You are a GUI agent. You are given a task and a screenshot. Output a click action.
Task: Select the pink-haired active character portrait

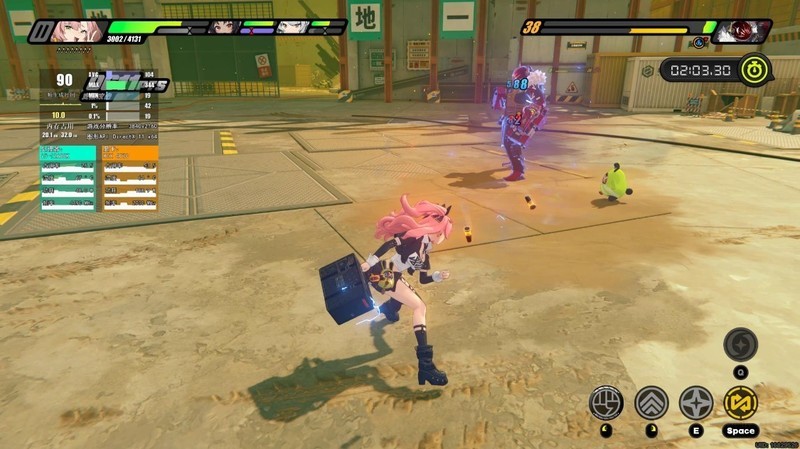(78, 30)
